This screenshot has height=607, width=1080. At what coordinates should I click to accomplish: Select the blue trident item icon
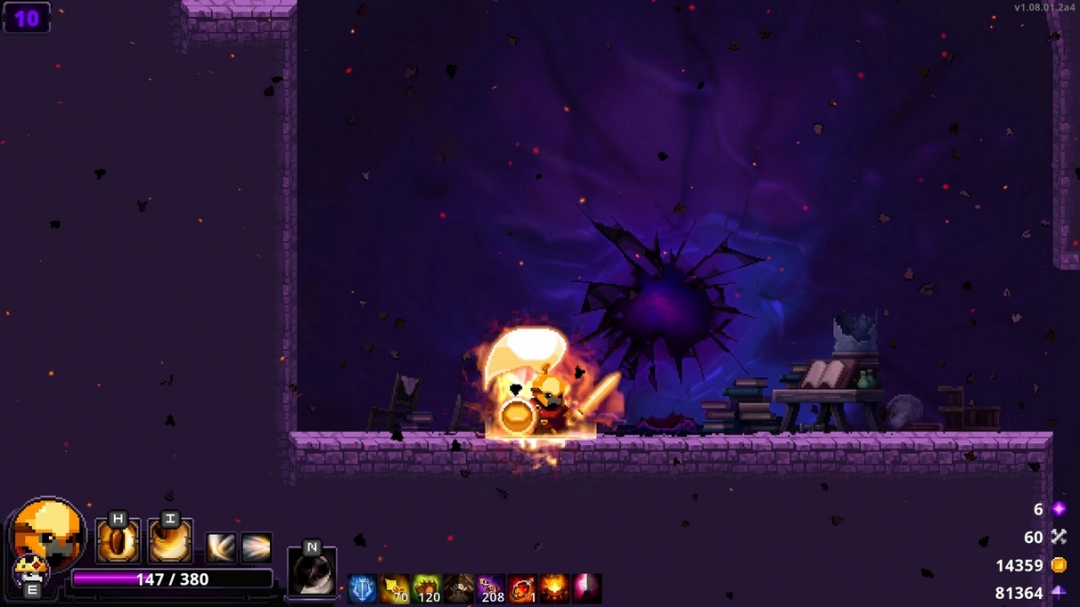362,588
